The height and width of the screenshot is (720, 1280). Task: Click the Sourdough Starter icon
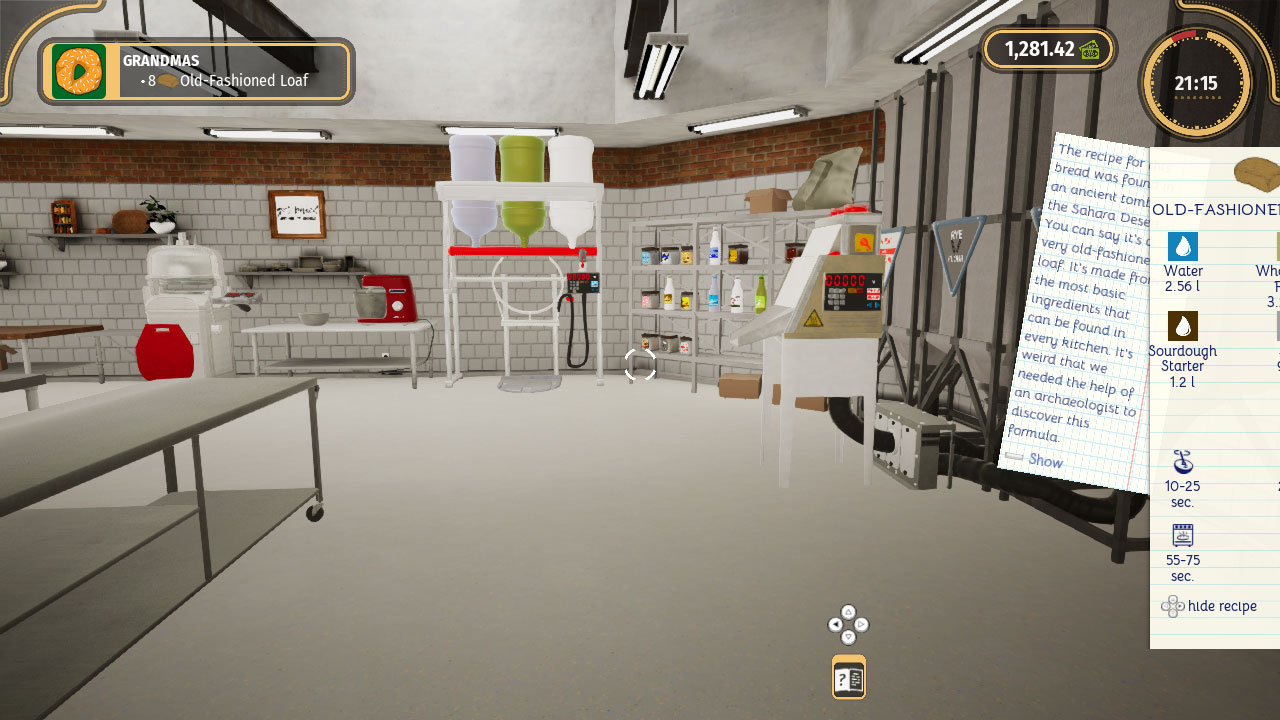pyautogui.click(x=1183, y=324)
